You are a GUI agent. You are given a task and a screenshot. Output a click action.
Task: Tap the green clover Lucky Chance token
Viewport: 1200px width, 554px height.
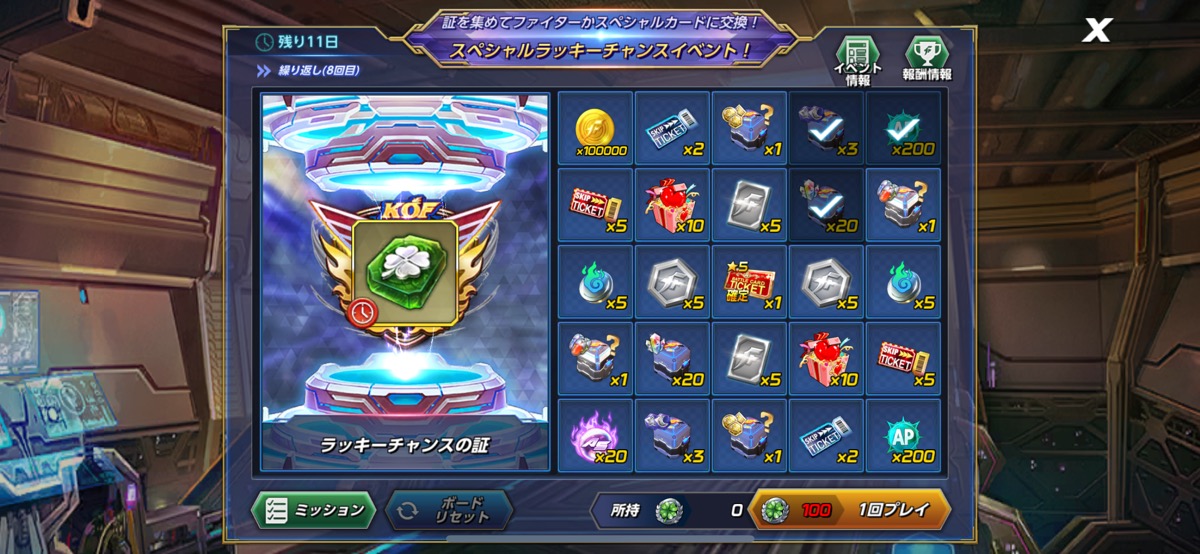click(405, 270)
